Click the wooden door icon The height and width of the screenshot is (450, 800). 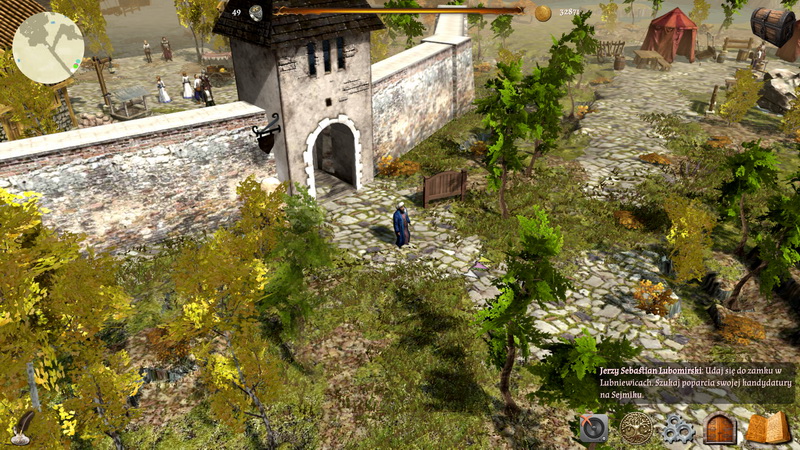(720, 428)
